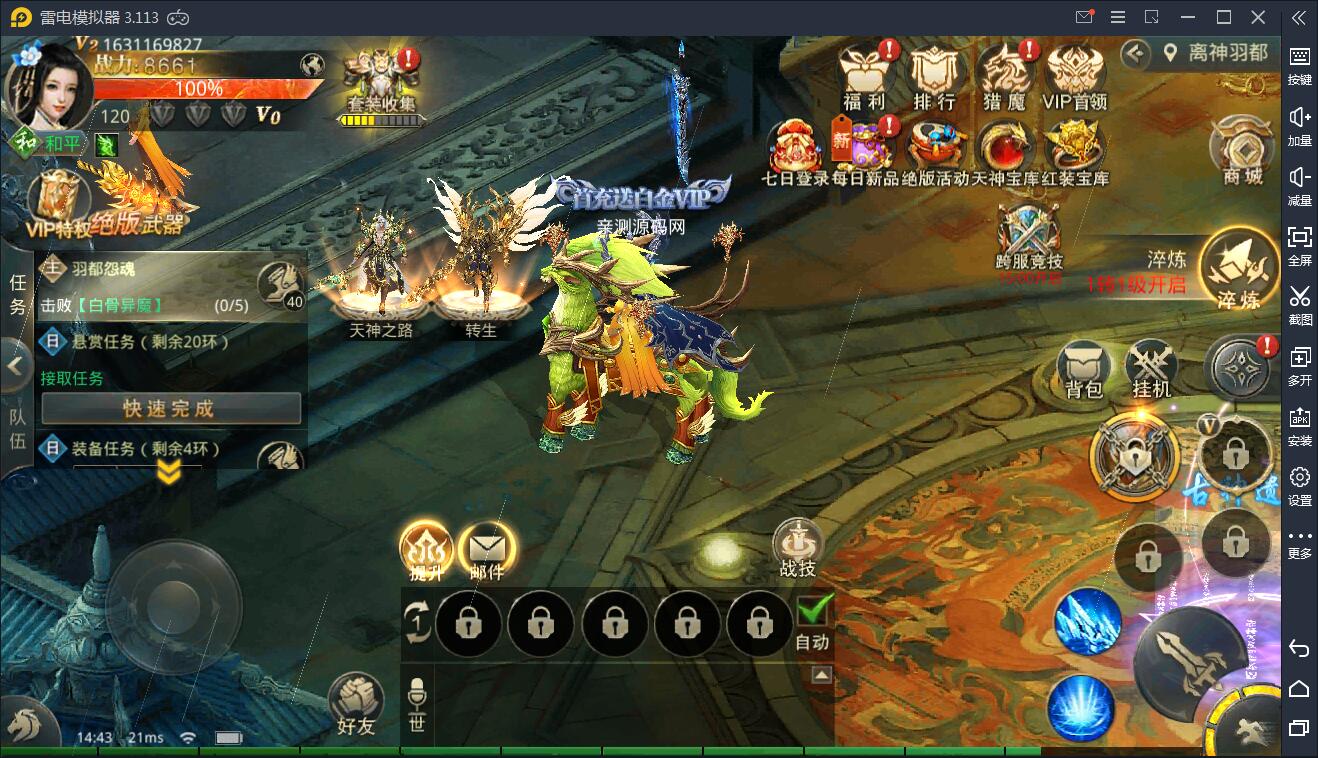This screenshot has width=1318, height=758.
Task: Start auto-battle with 挂机 button
Action: coord(1151,368)
